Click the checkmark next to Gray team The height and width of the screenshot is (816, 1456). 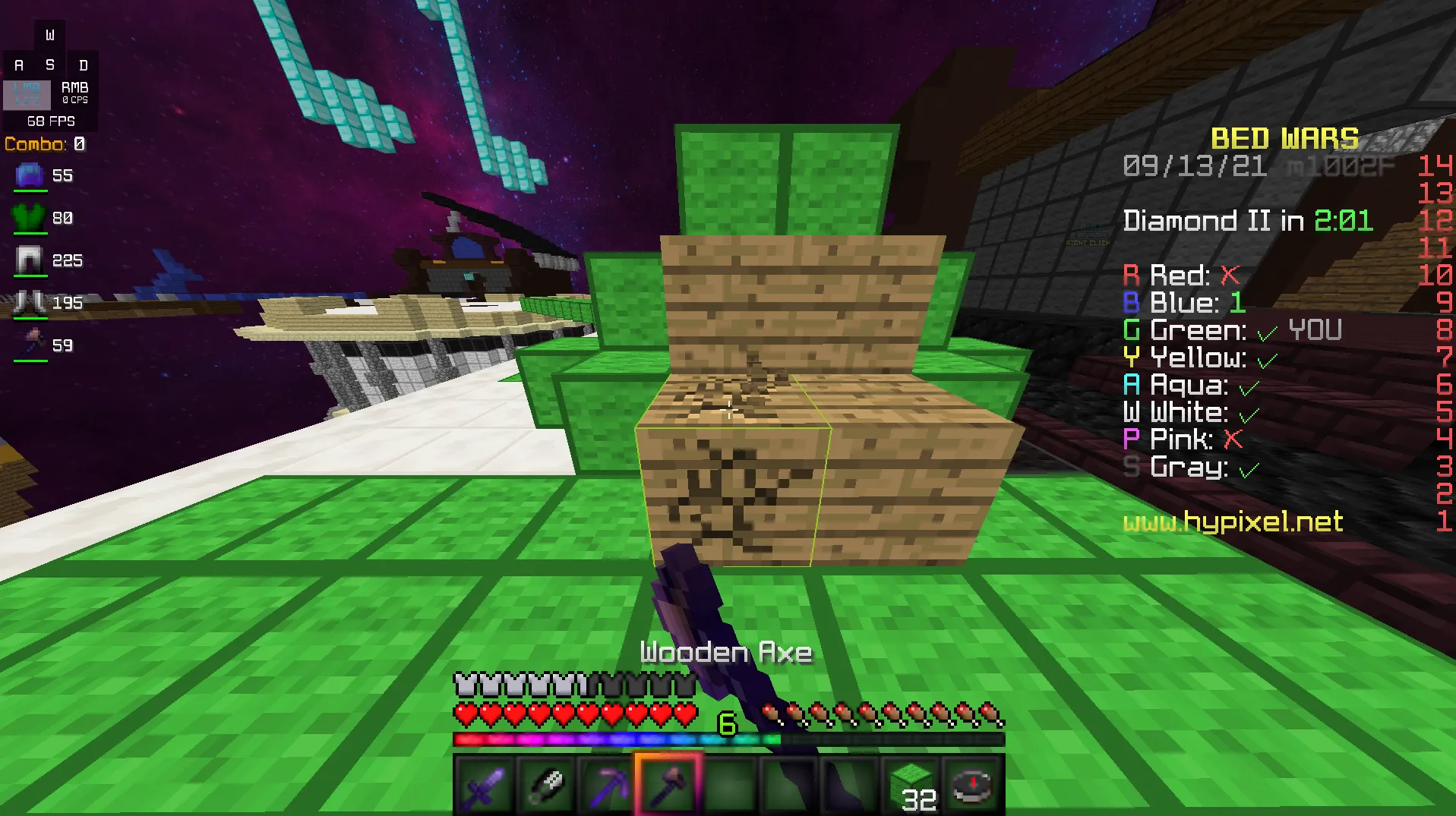[1248, 468]
